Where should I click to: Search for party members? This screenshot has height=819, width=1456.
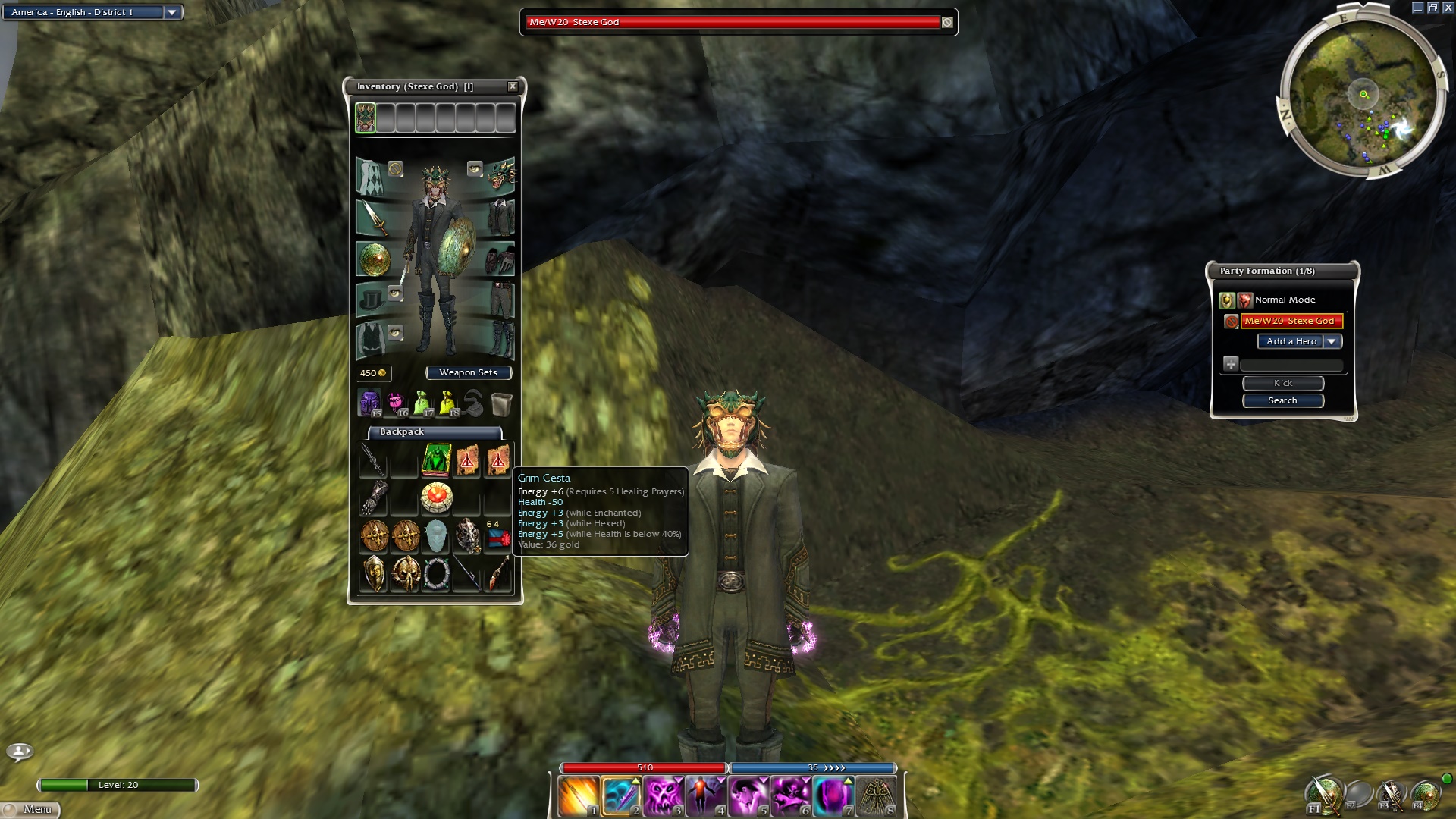(x=1282, y=400)
